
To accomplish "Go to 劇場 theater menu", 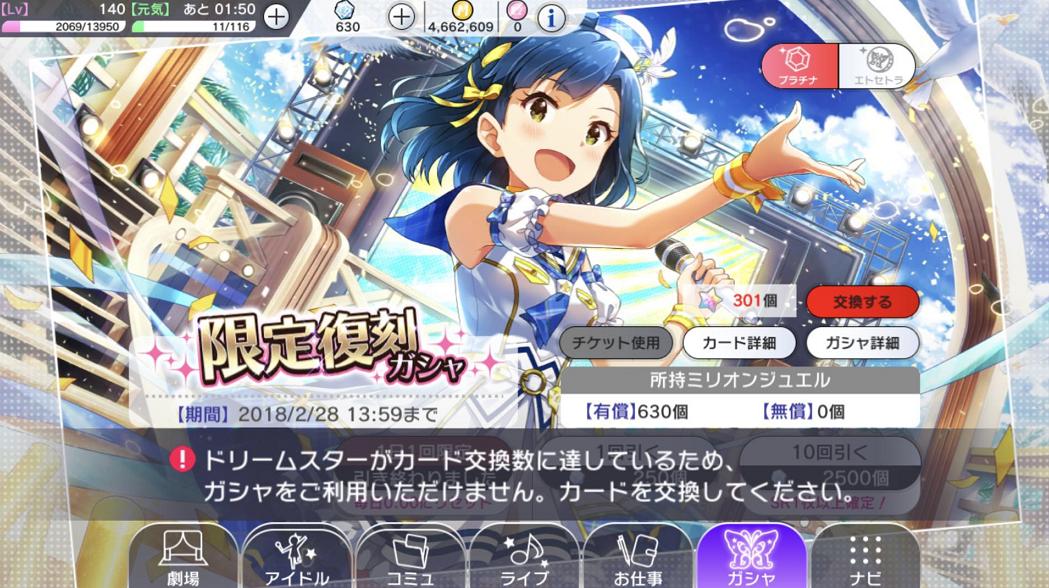I will [183, 557].
